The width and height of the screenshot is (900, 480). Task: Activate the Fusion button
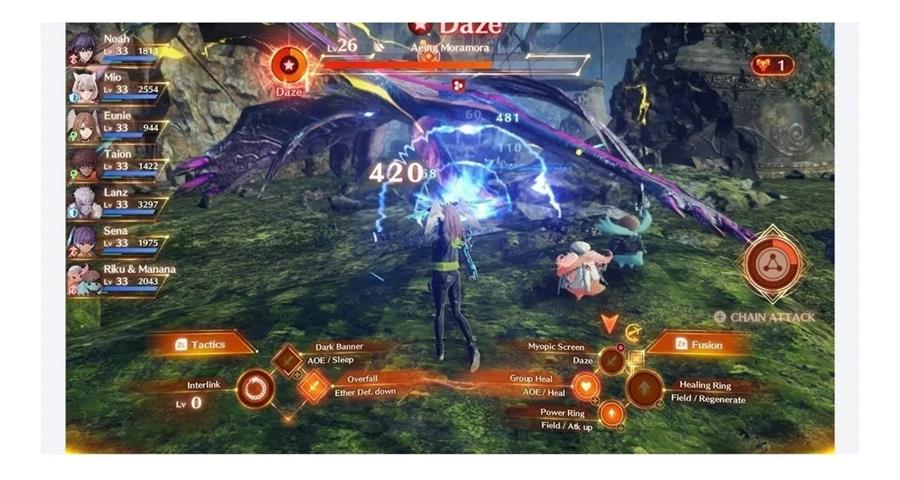coord(698,344)
